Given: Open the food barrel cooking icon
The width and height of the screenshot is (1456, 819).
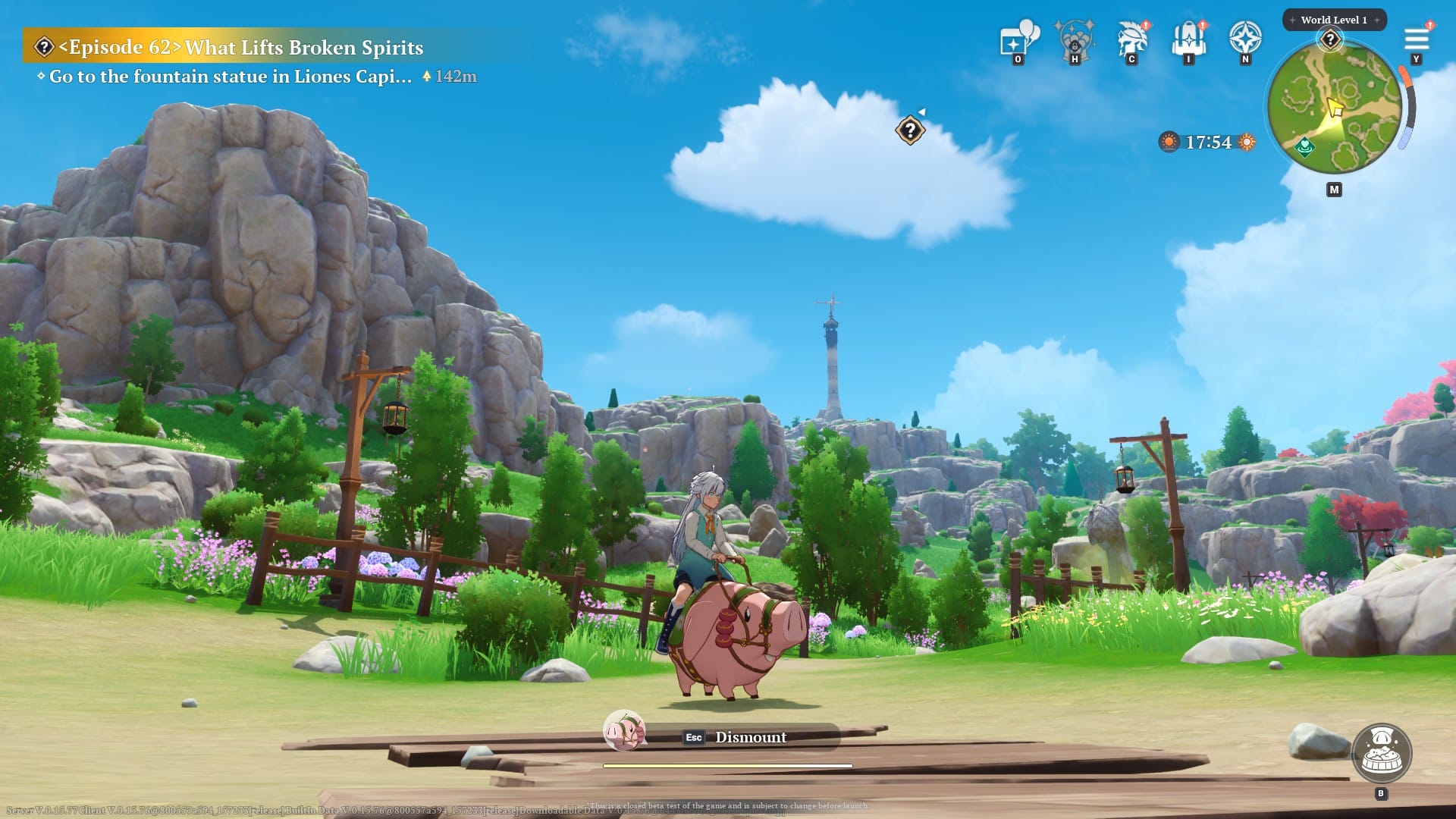Looking at the screenshot, I should [x=1381, y=753].
